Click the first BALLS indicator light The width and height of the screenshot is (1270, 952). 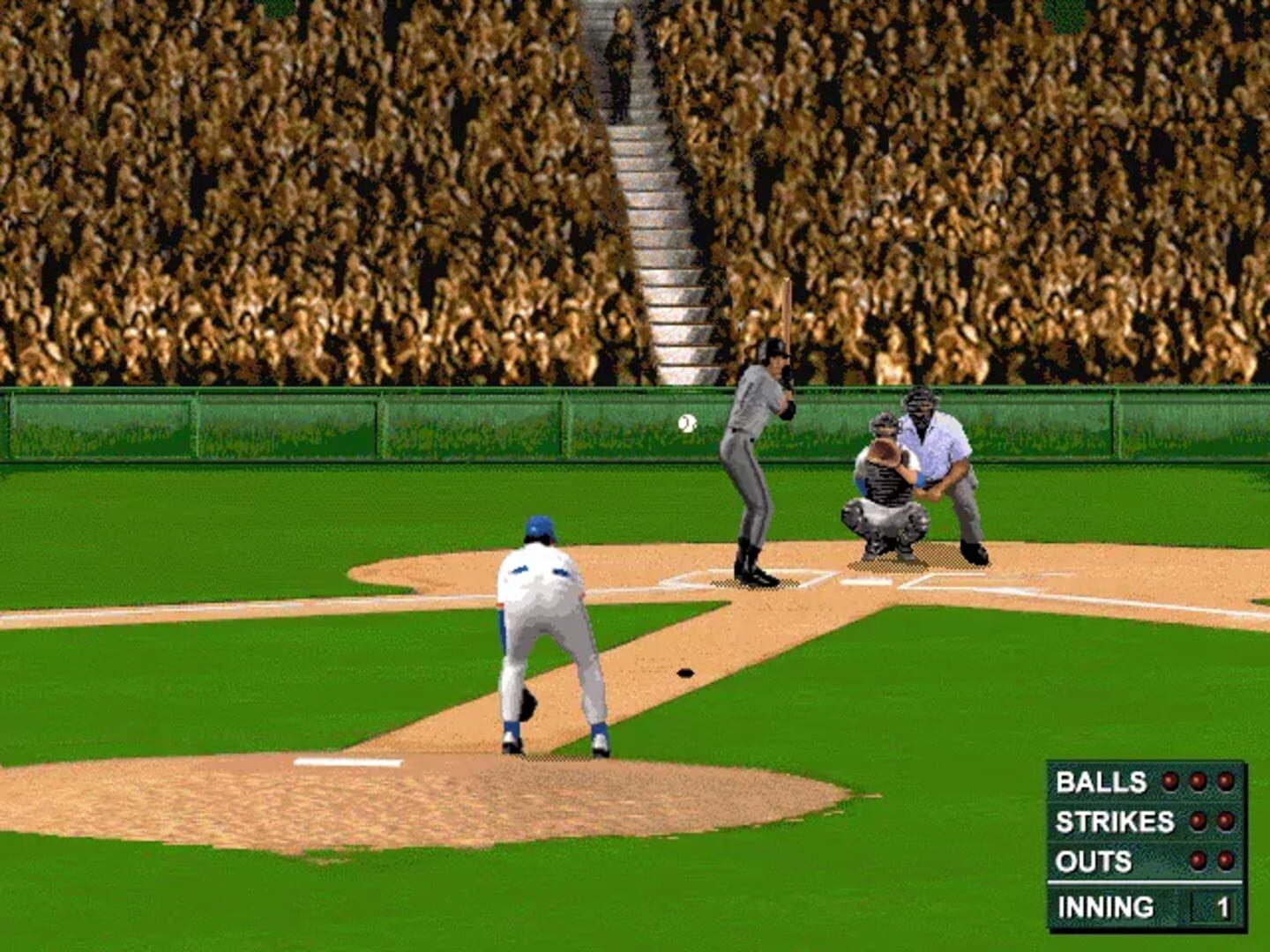coord(1169,782)
